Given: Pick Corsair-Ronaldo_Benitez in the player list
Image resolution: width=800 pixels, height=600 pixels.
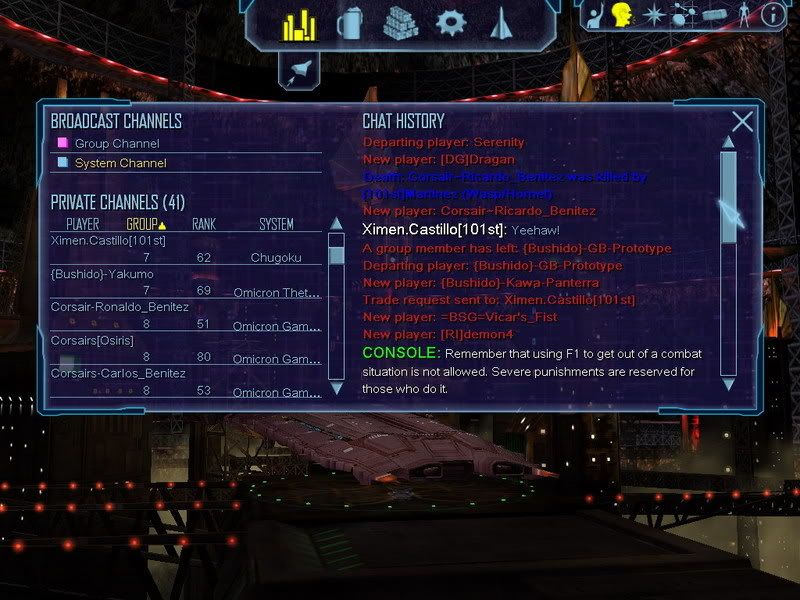Looking at the screenshot, I should 119,307.
